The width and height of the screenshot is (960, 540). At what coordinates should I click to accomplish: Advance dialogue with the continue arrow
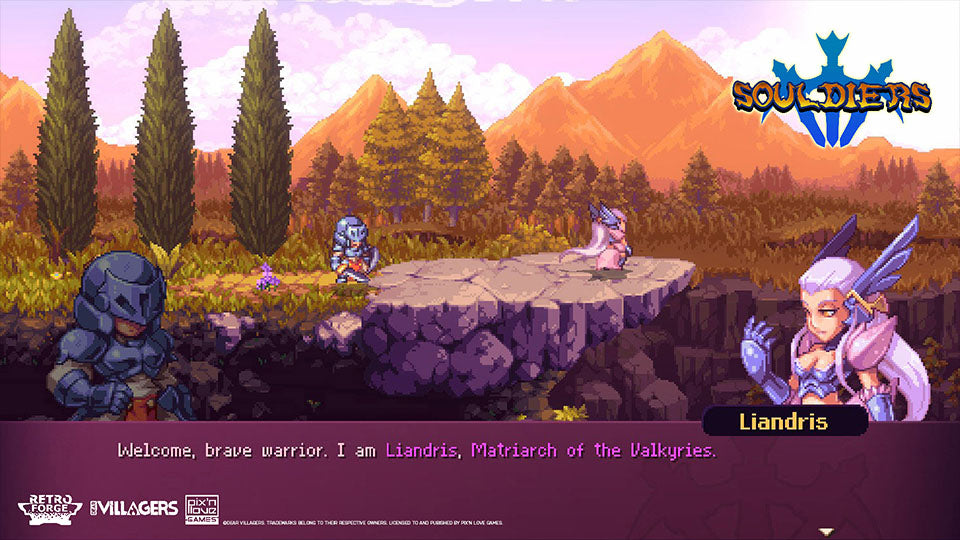coord(826,530)
